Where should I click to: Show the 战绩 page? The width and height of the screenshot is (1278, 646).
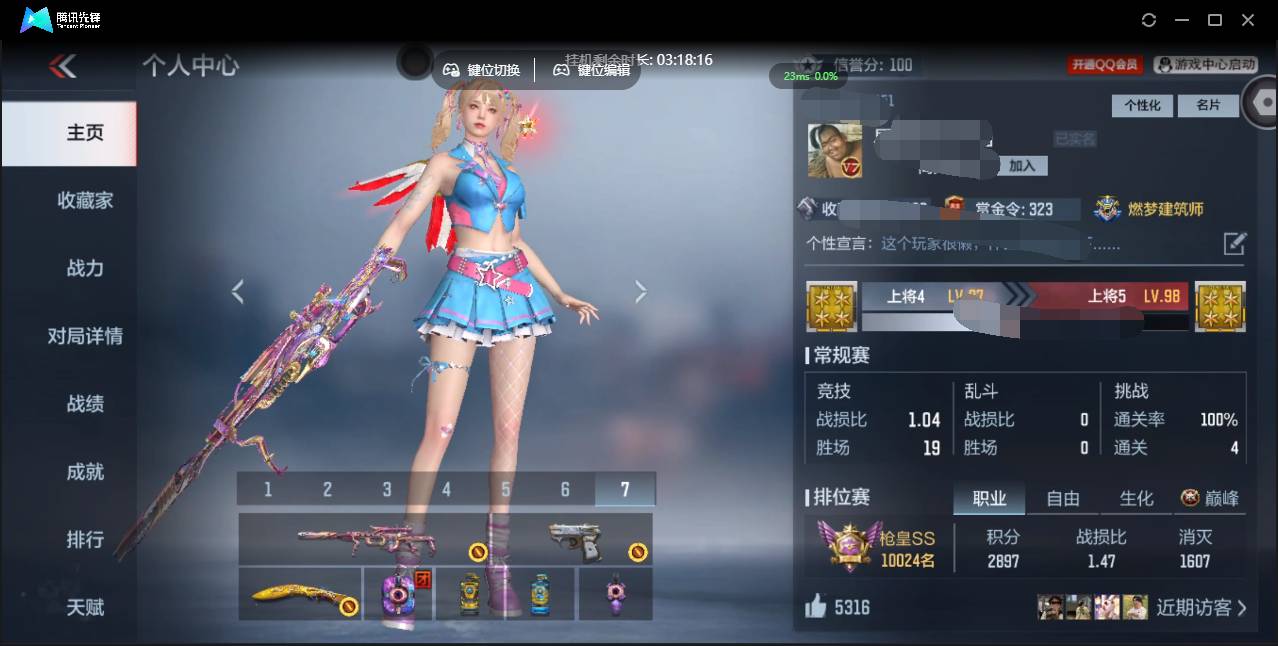coord(85,404)
